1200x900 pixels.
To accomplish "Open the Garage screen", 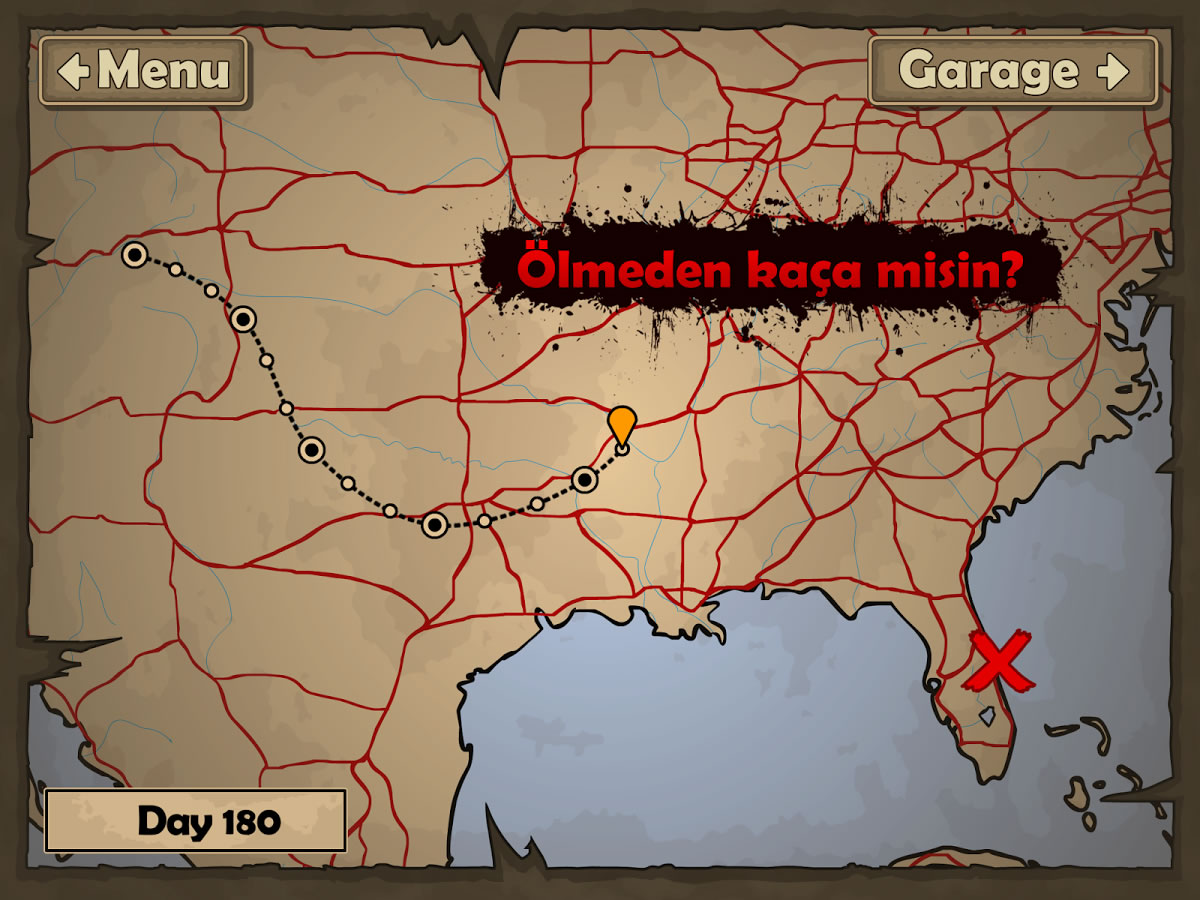I will tap(1013, 71).
